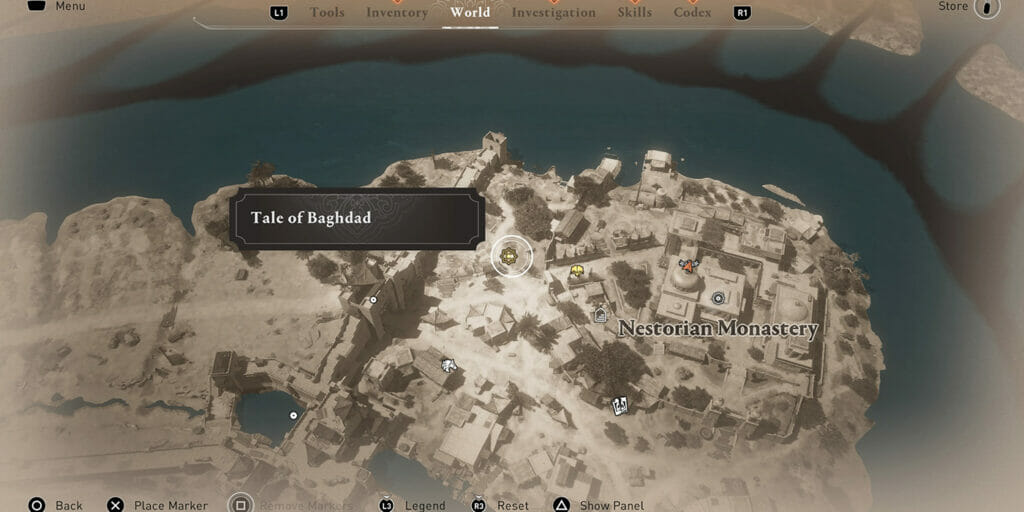Click the small grey building marker near Nestorian Monastery
The width and height of the screenshot is (1024, 512).
600,316
